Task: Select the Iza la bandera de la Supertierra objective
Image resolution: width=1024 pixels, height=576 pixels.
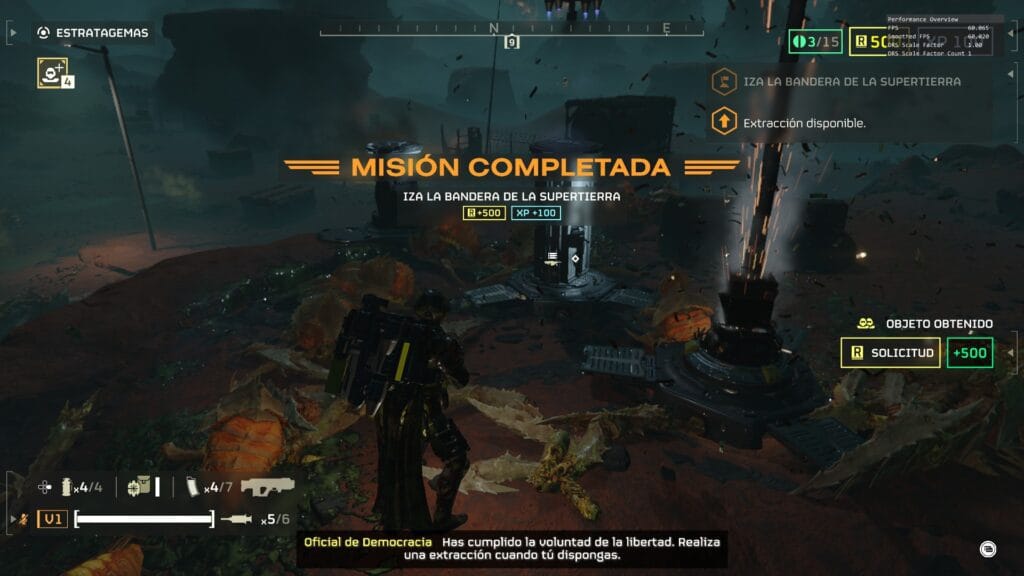Action: click(x=850, y=81)
